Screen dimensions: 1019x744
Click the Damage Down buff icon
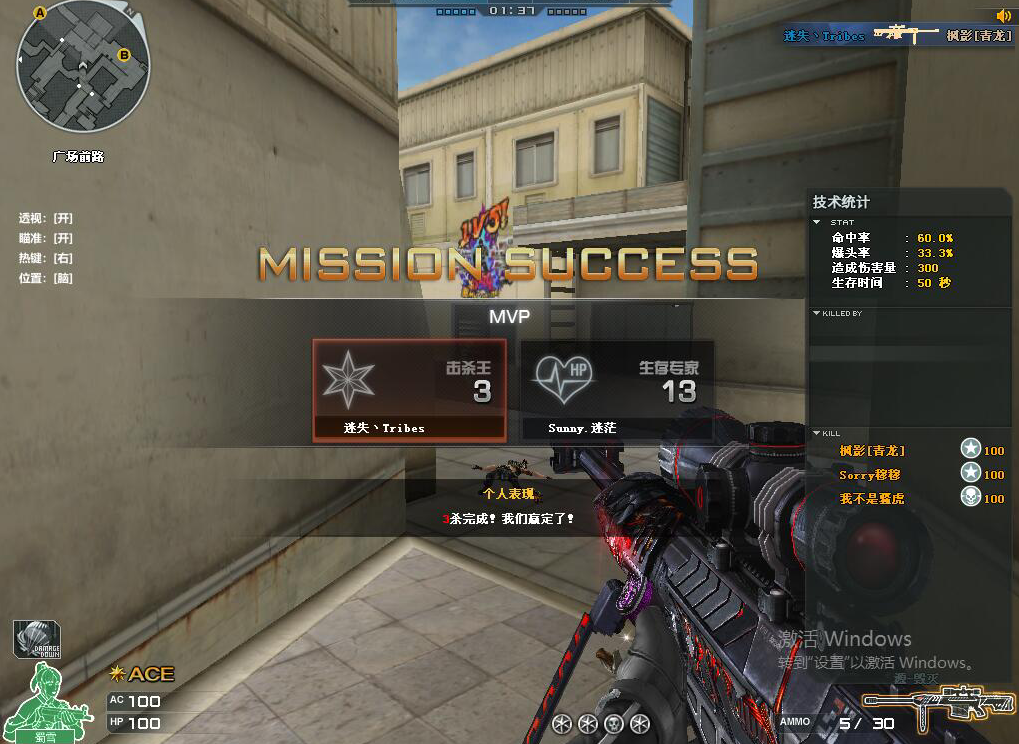pos(37,639)
